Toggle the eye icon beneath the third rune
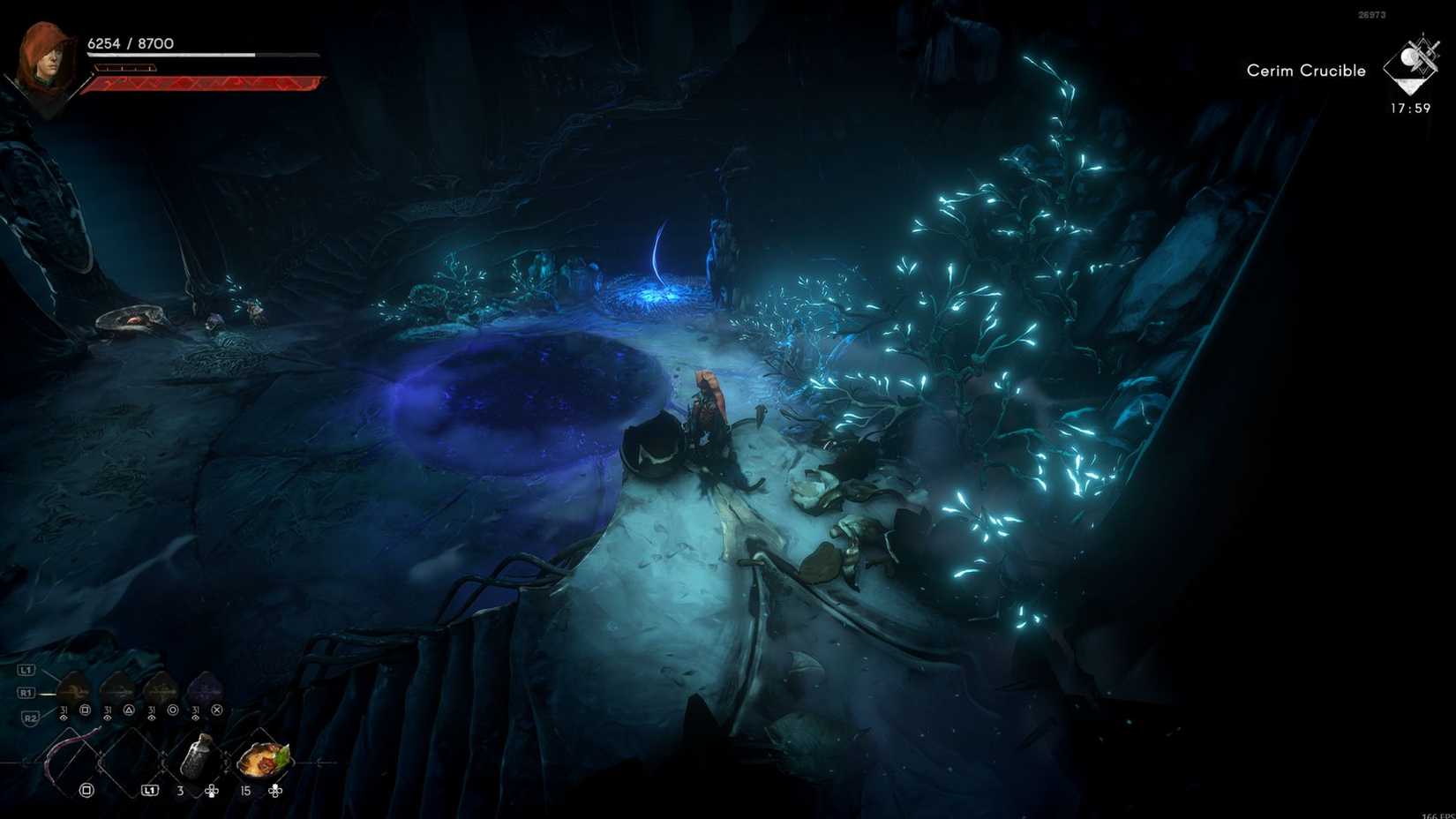Screen dimensions: 1456x819 pos(152,718)
